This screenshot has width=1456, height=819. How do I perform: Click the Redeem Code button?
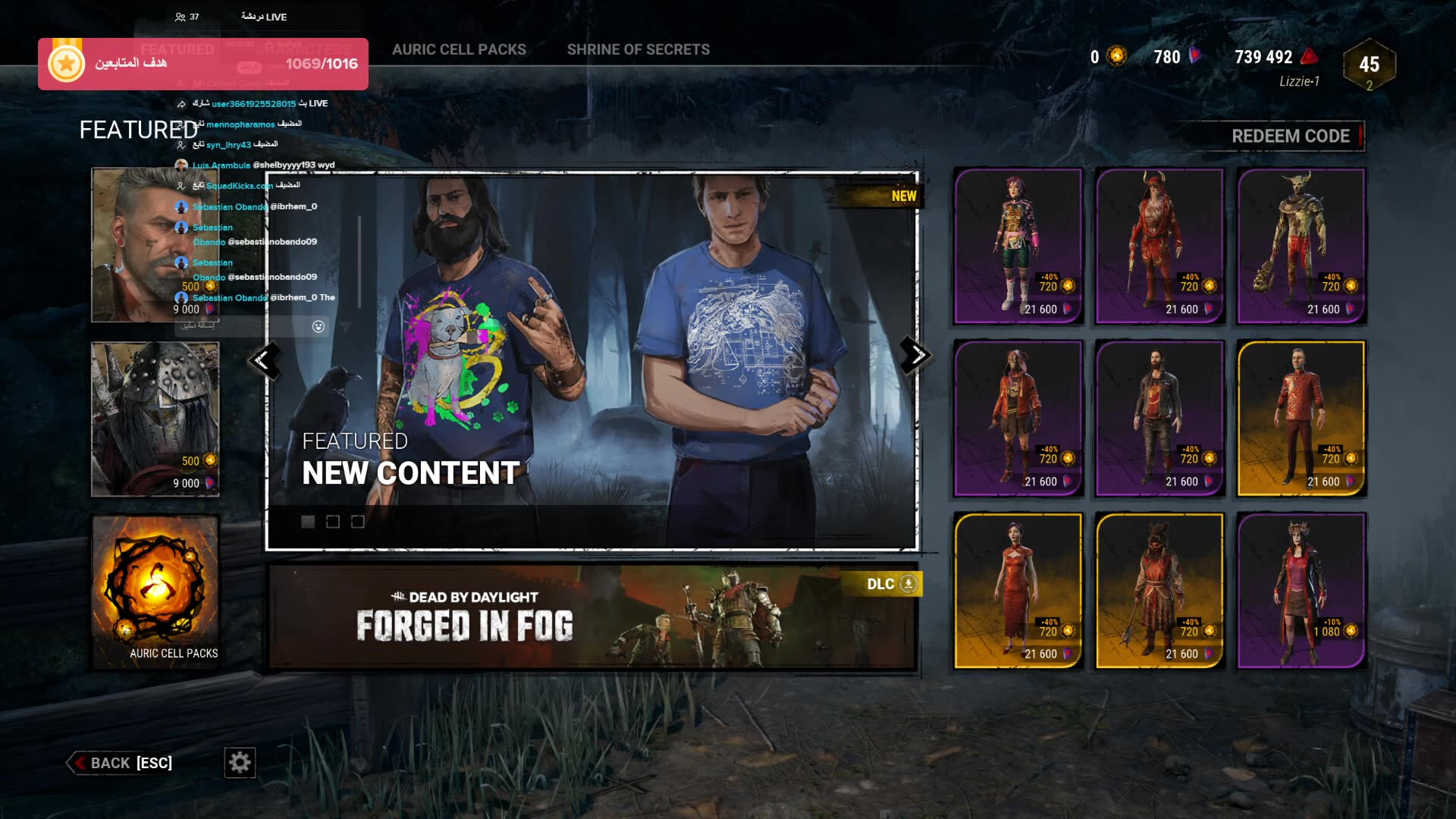pos(1290,136)
